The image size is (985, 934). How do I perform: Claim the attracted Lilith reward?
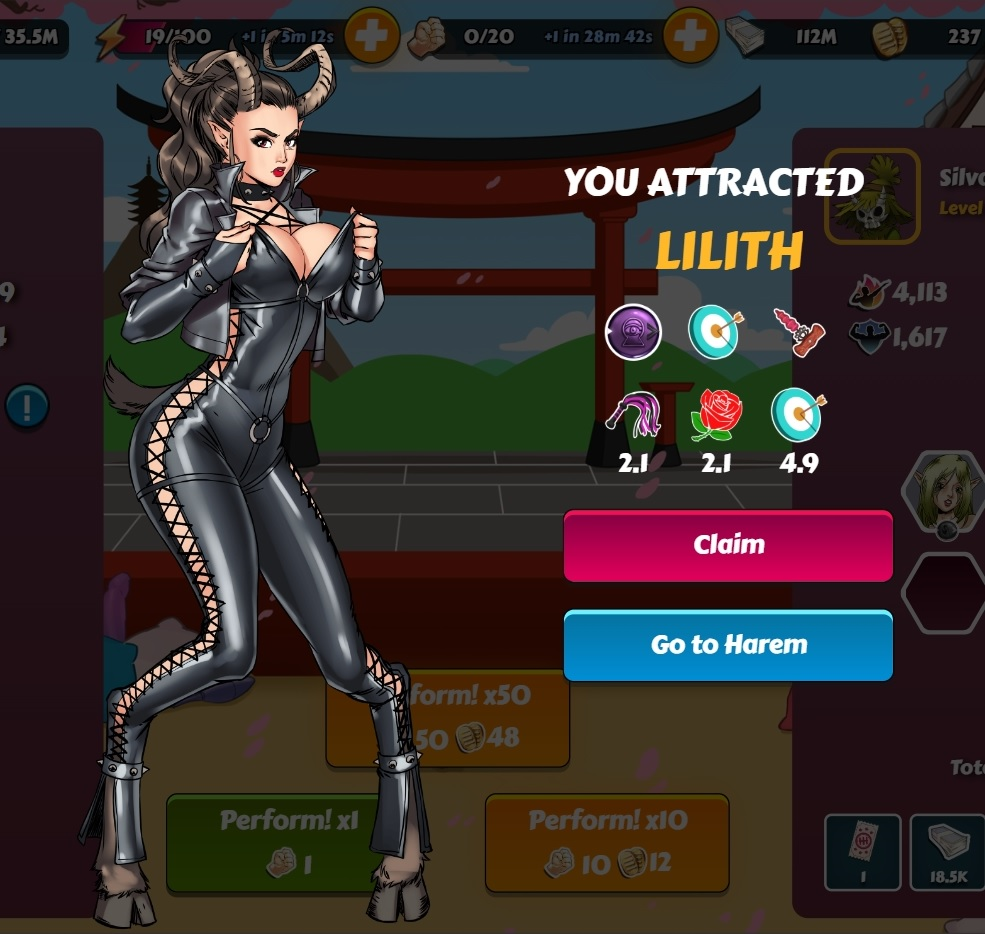pos(727,545)
